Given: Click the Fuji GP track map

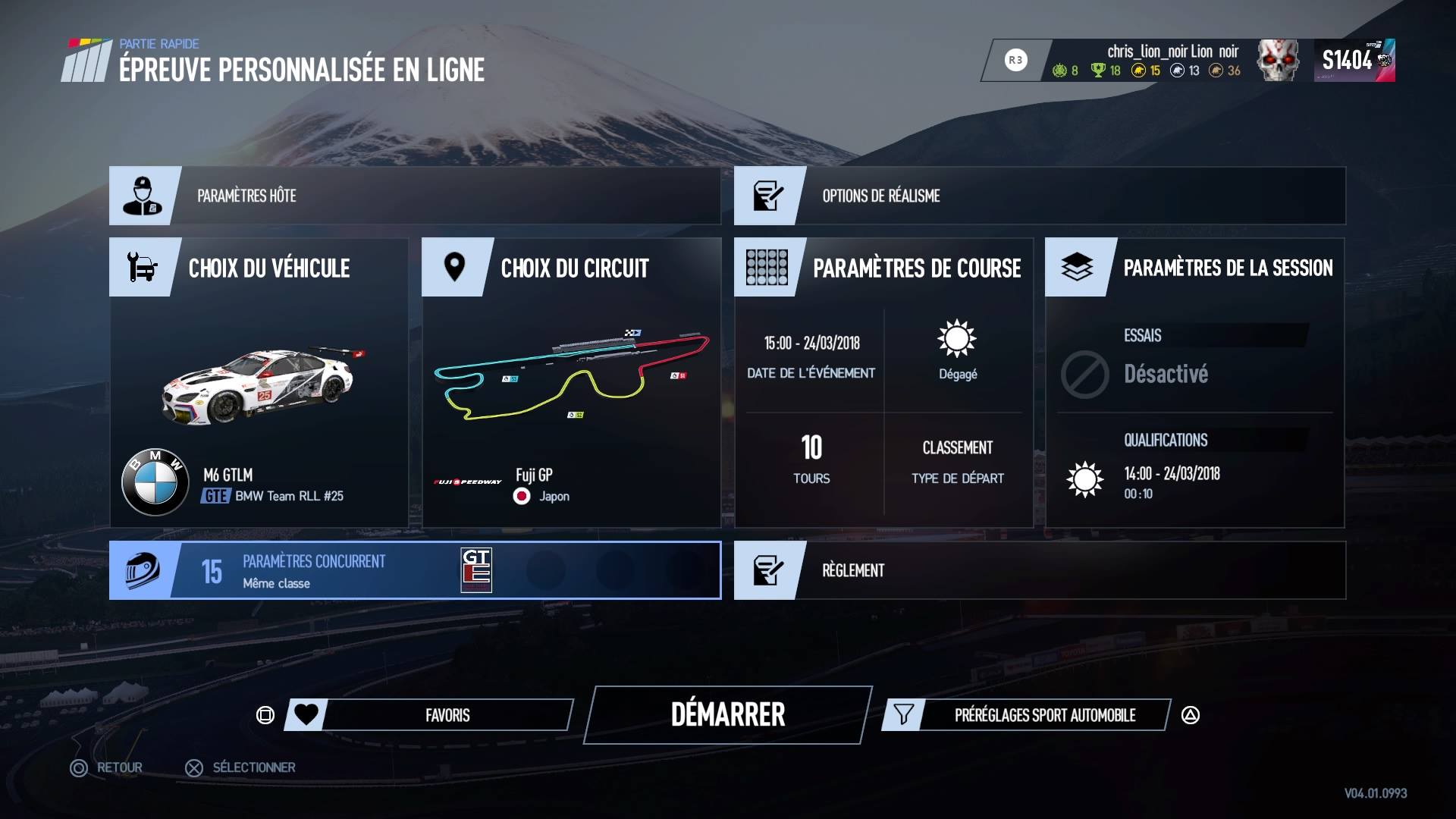Looking at the screenshot, I should (571, 373).
